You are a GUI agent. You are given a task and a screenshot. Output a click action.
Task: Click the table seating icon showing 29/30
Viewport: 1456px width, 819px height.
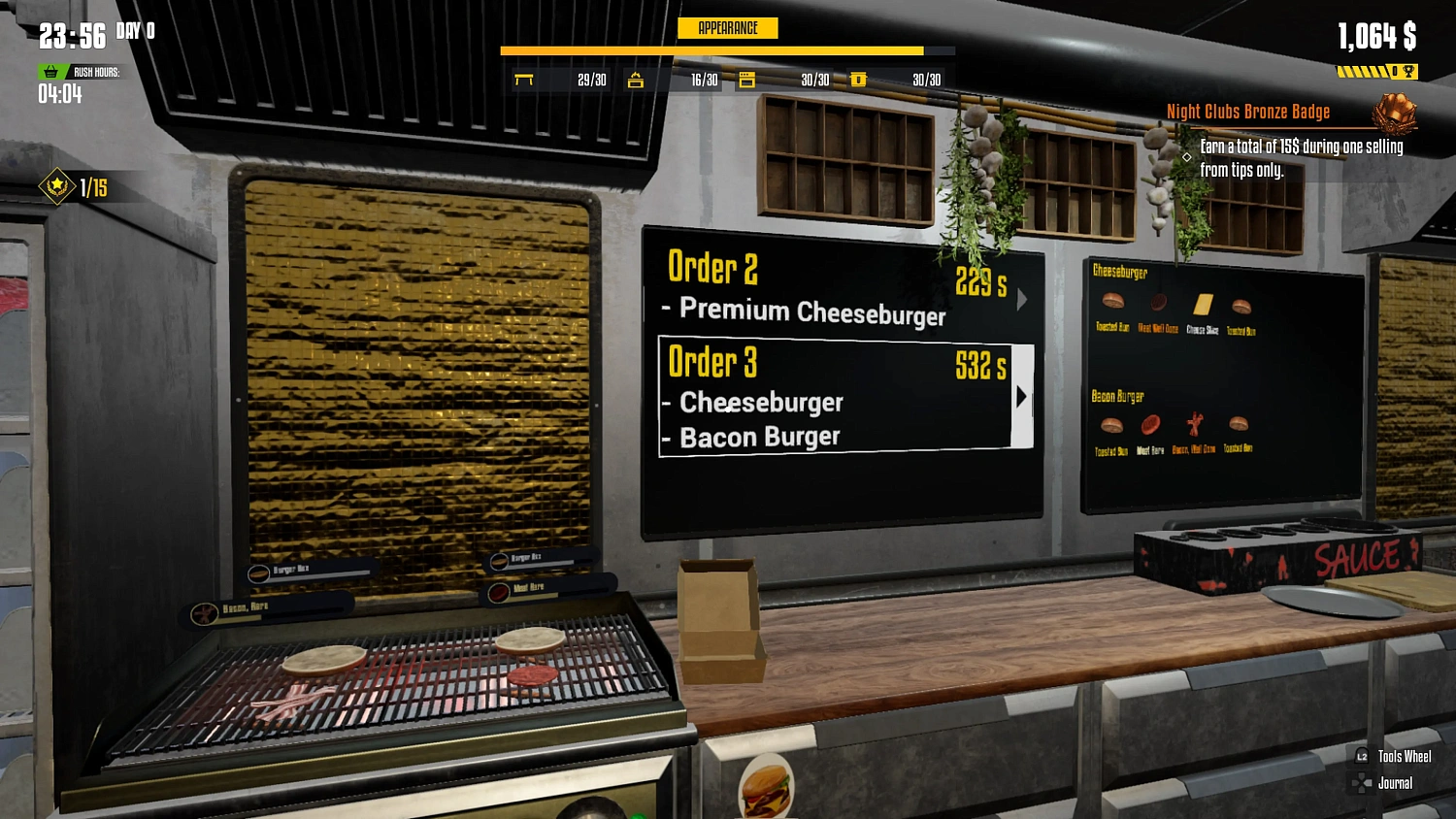[525, 81]
